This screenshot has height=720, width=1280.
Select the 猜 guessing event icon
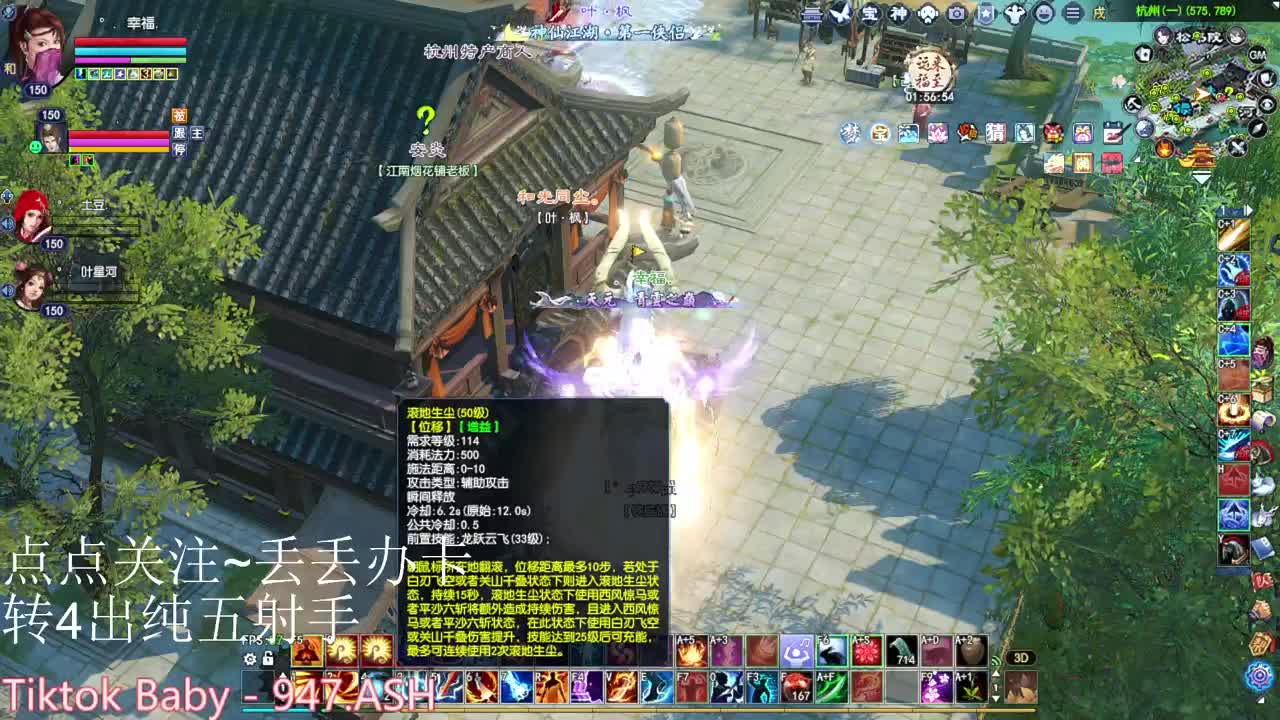[x=996, y=132]
